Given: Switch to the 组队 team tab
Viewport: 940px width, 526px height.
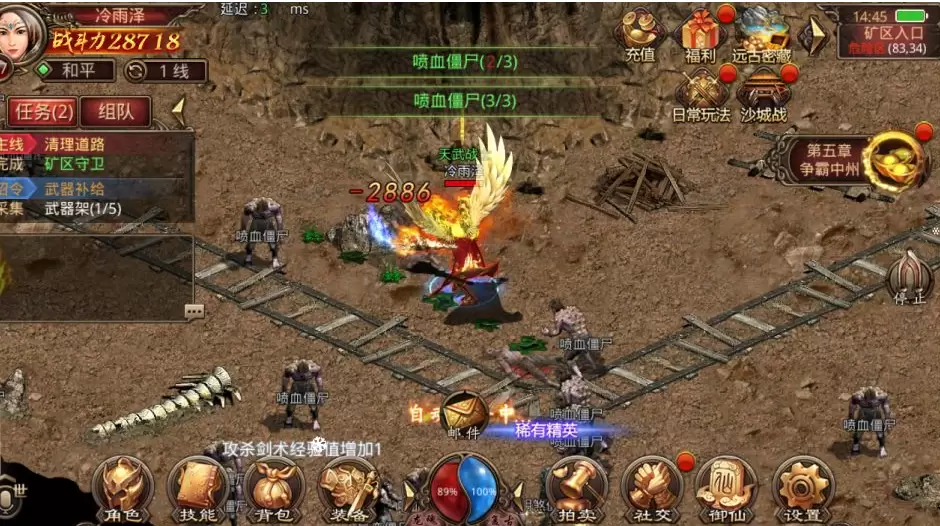Looking at the screenshot, I should point(116,111).
